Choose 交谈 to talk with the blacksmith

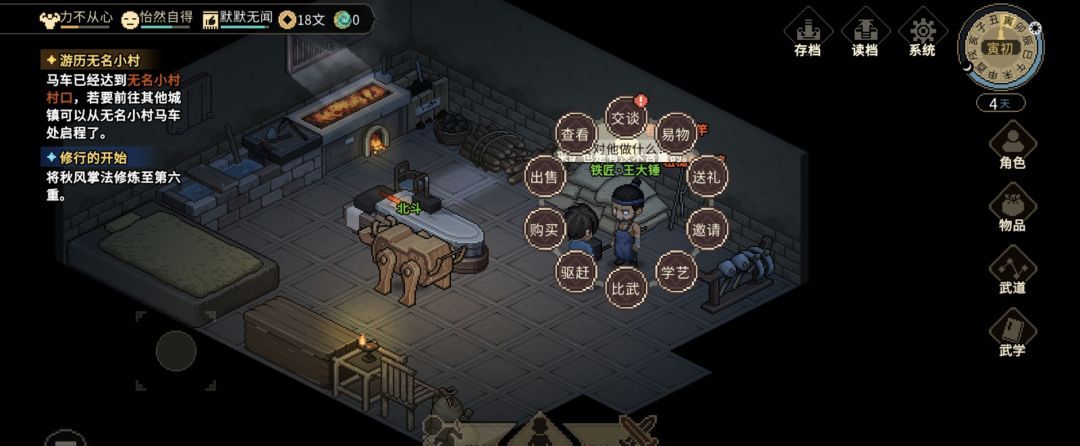625,118
